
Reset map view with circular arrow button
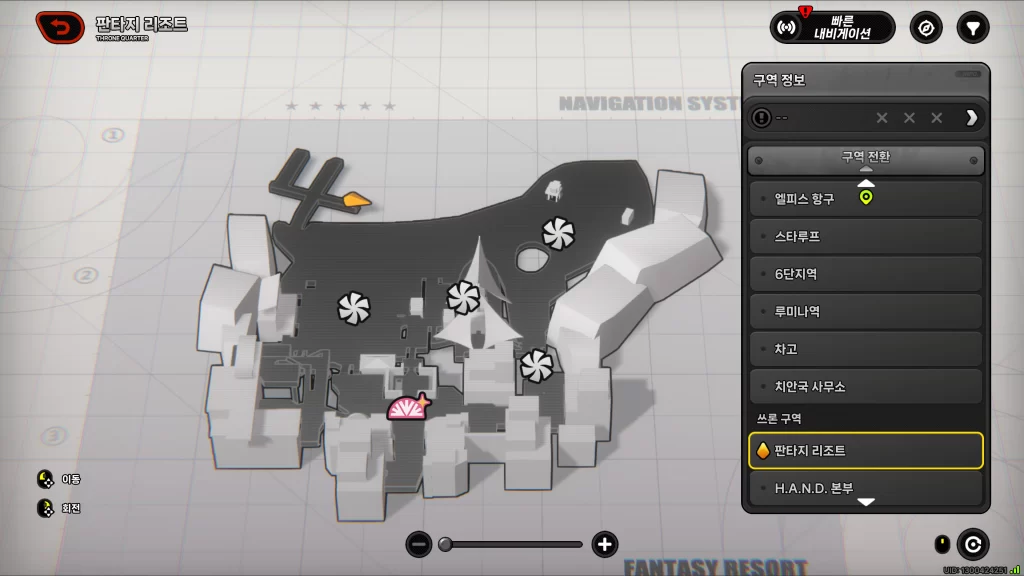pyautogui.click(x=972, y=544)
